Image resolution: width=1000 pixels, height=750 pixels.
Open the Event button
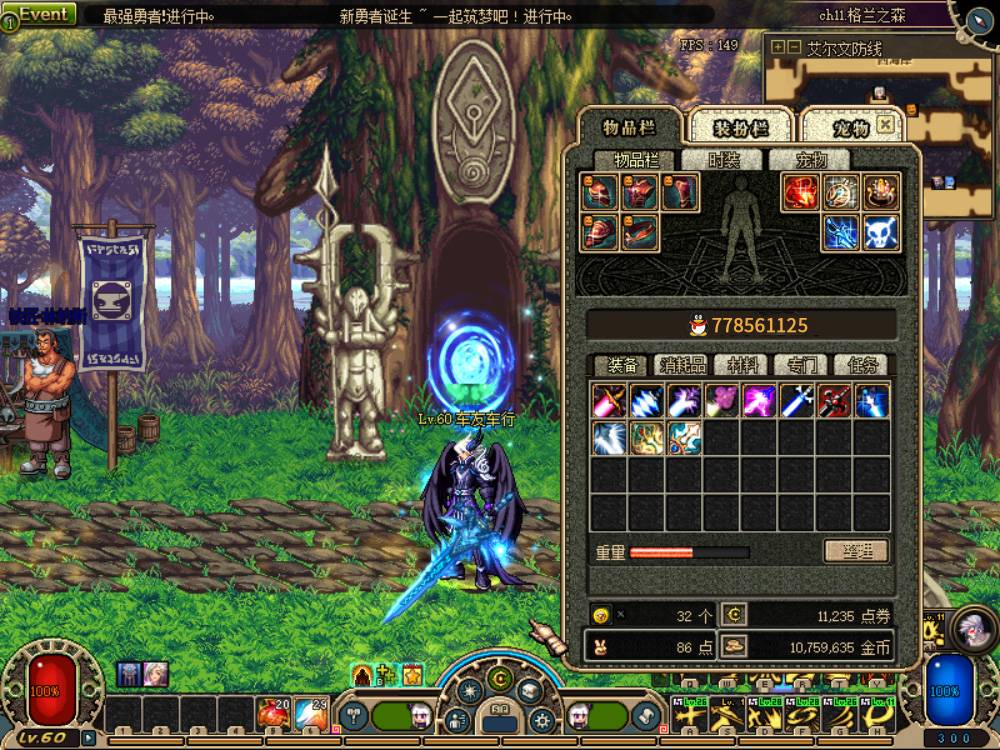44,14
